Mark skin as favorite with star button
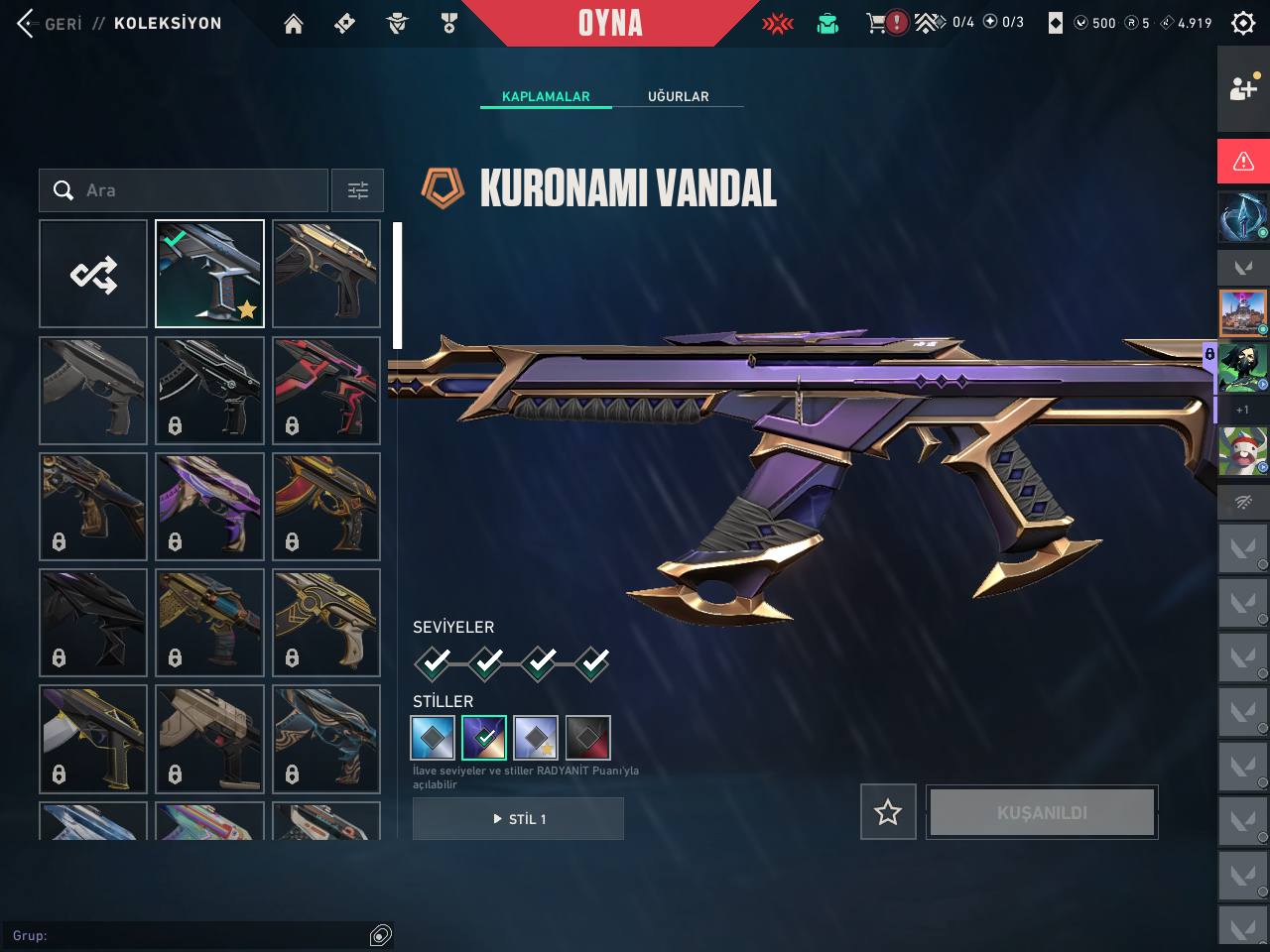 888,812
